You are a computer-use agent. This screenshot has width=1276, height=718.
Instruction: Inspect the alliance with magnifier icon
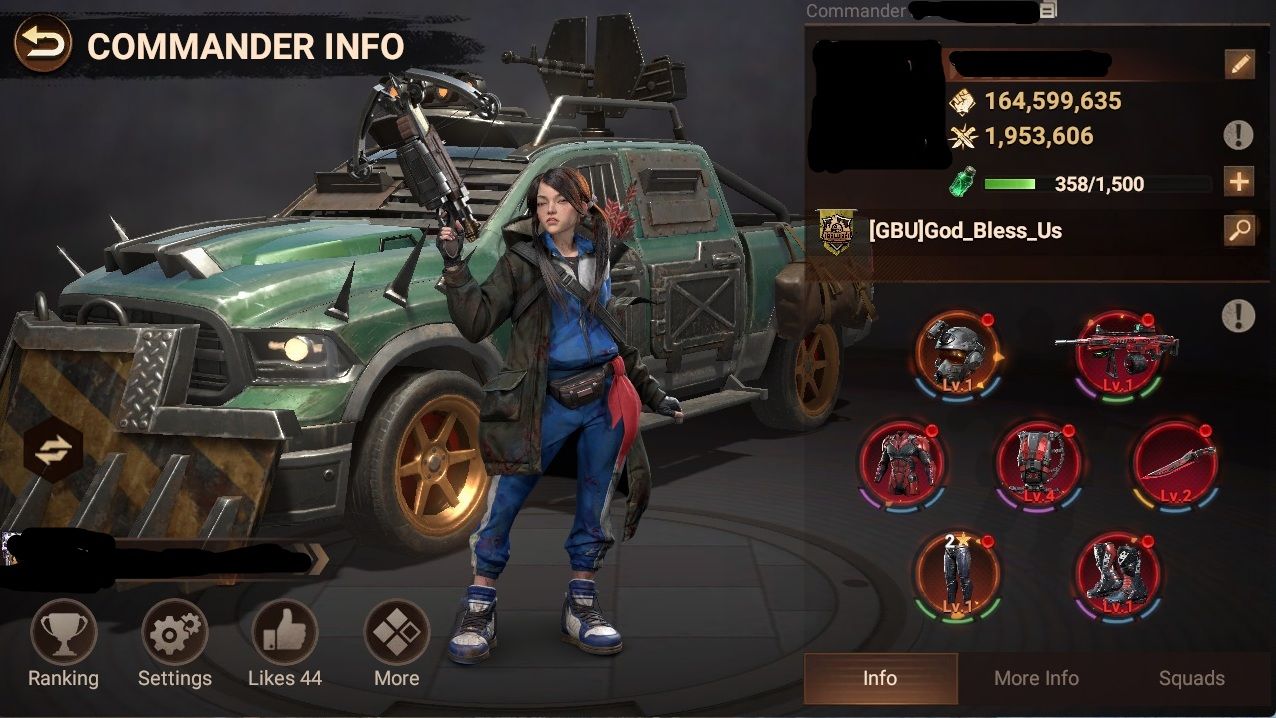[x=1239, y=231]
